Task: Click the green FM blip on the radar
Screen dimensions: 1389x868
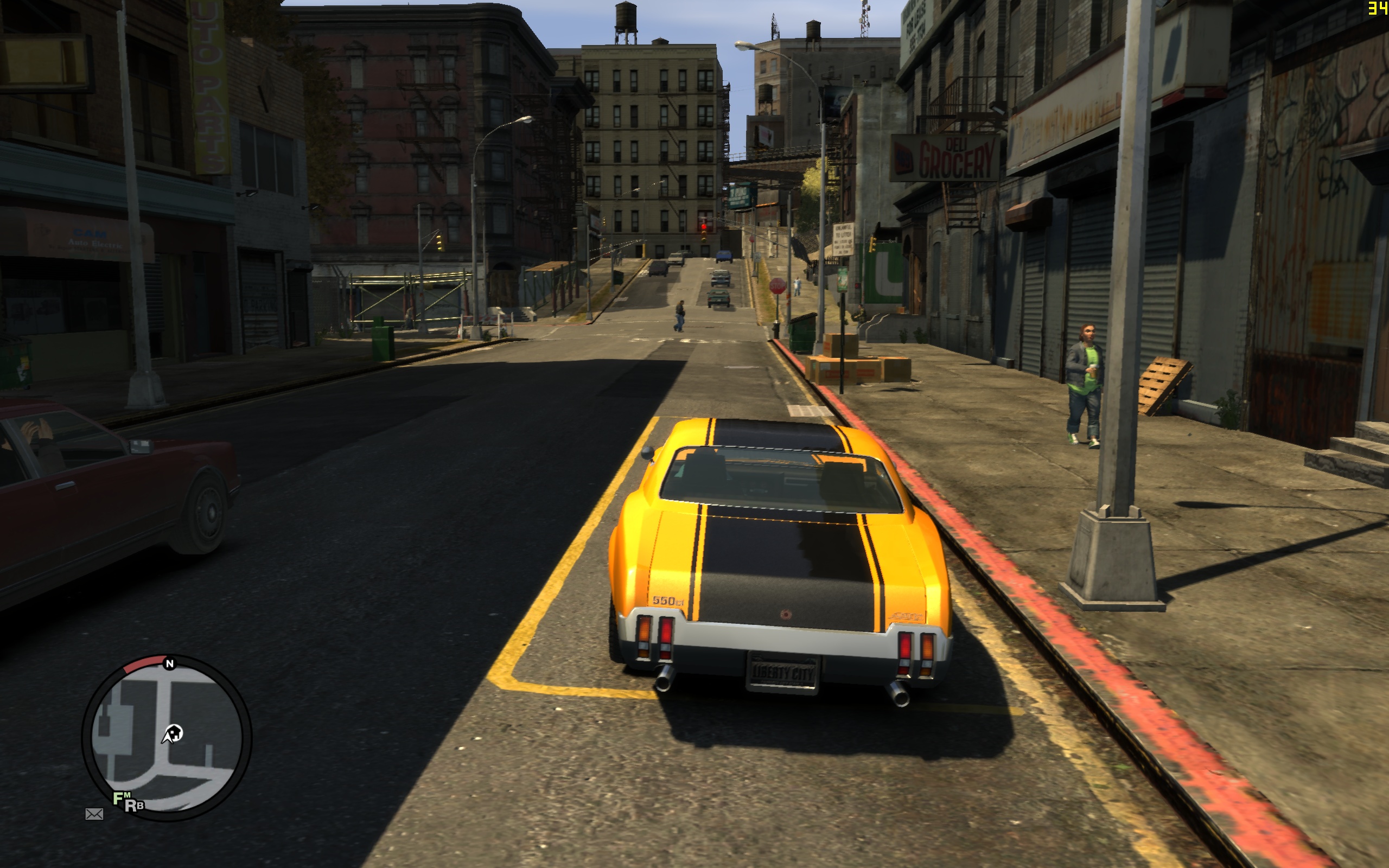Action: pyautogui.click(x=120, y=798)
